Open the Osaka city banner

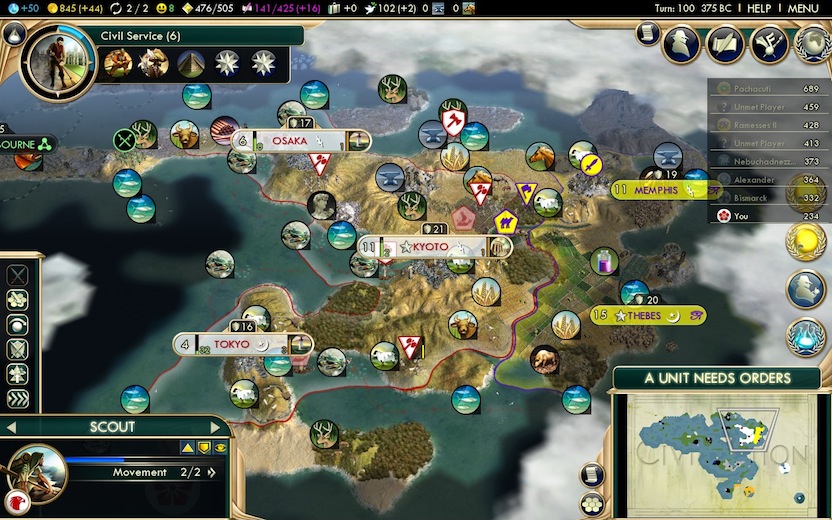301,141
